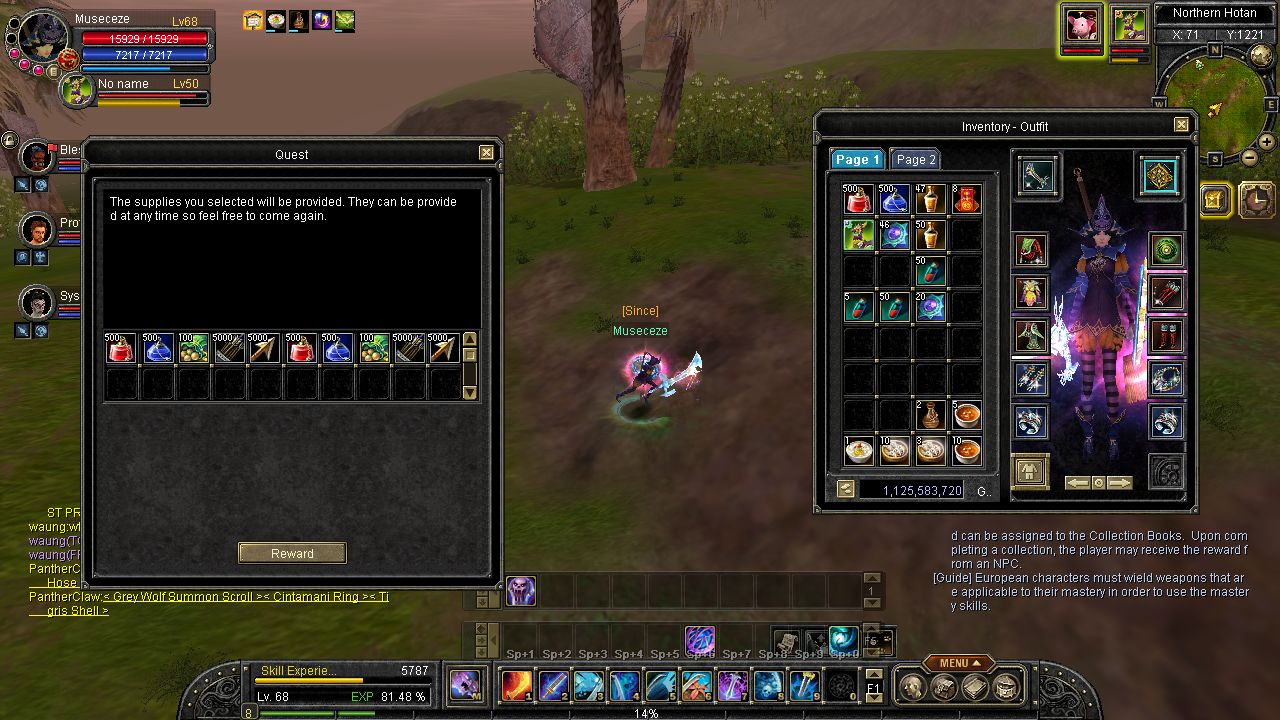Select the red potion stack of 500 in inventory
This screenshot has height=720, width=1280.
point(858,200)
